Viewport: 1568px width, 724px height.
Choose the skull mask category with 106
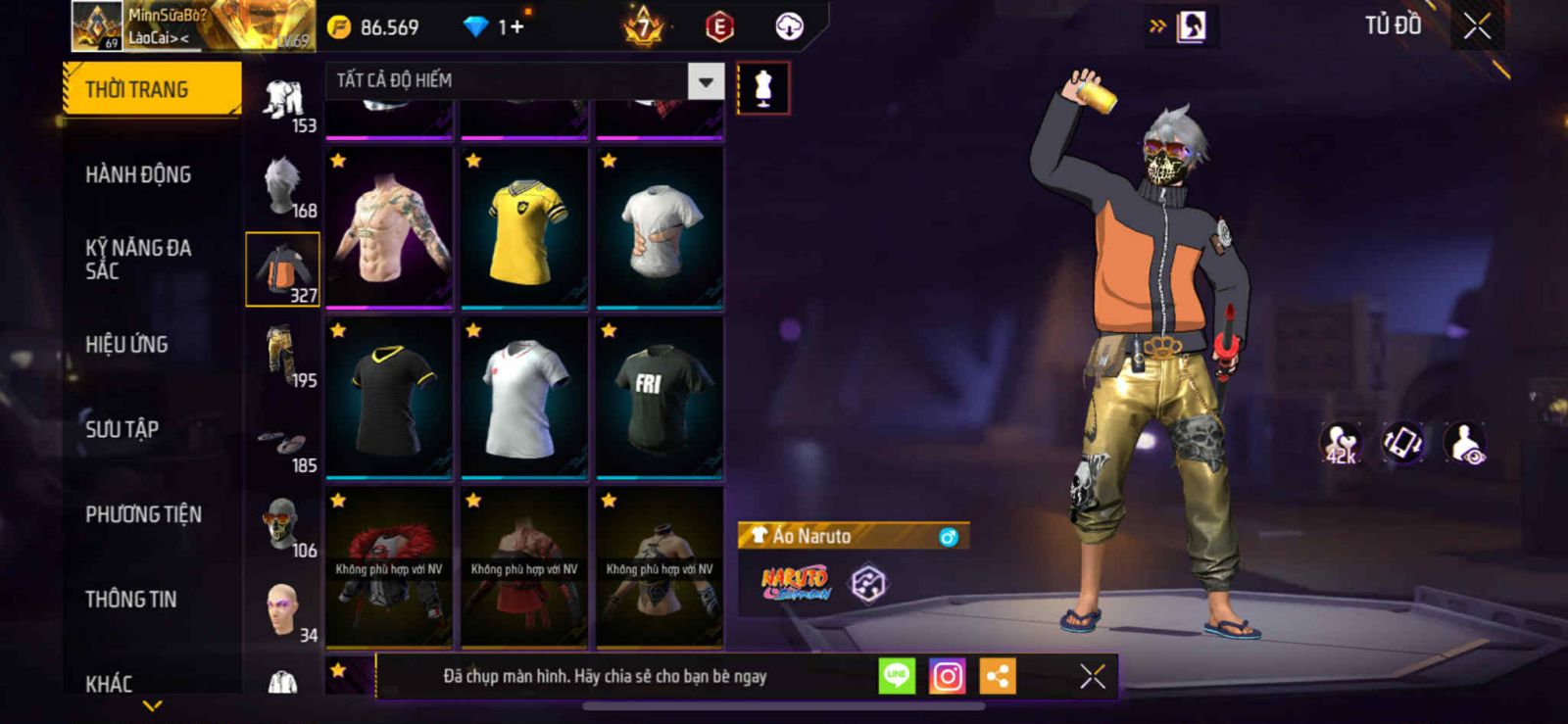(283, 525)
